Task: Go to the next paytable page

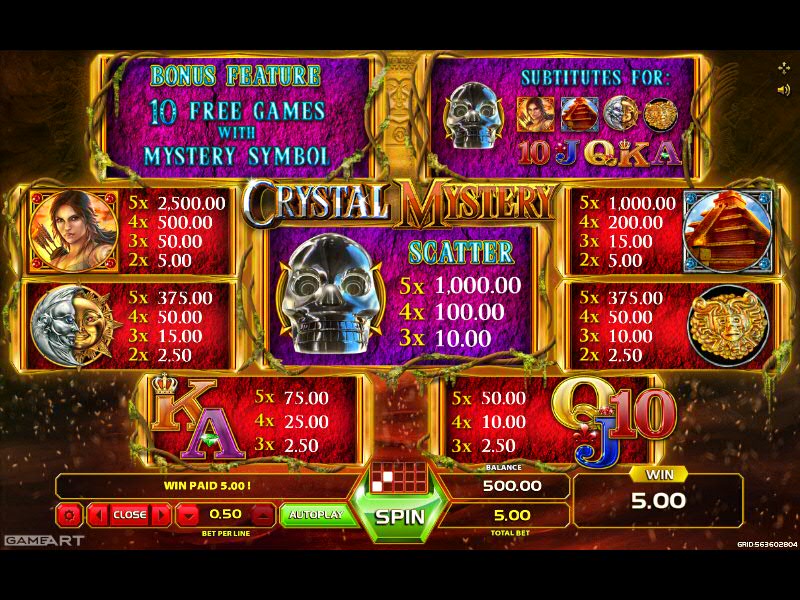Action: point(160,515)
